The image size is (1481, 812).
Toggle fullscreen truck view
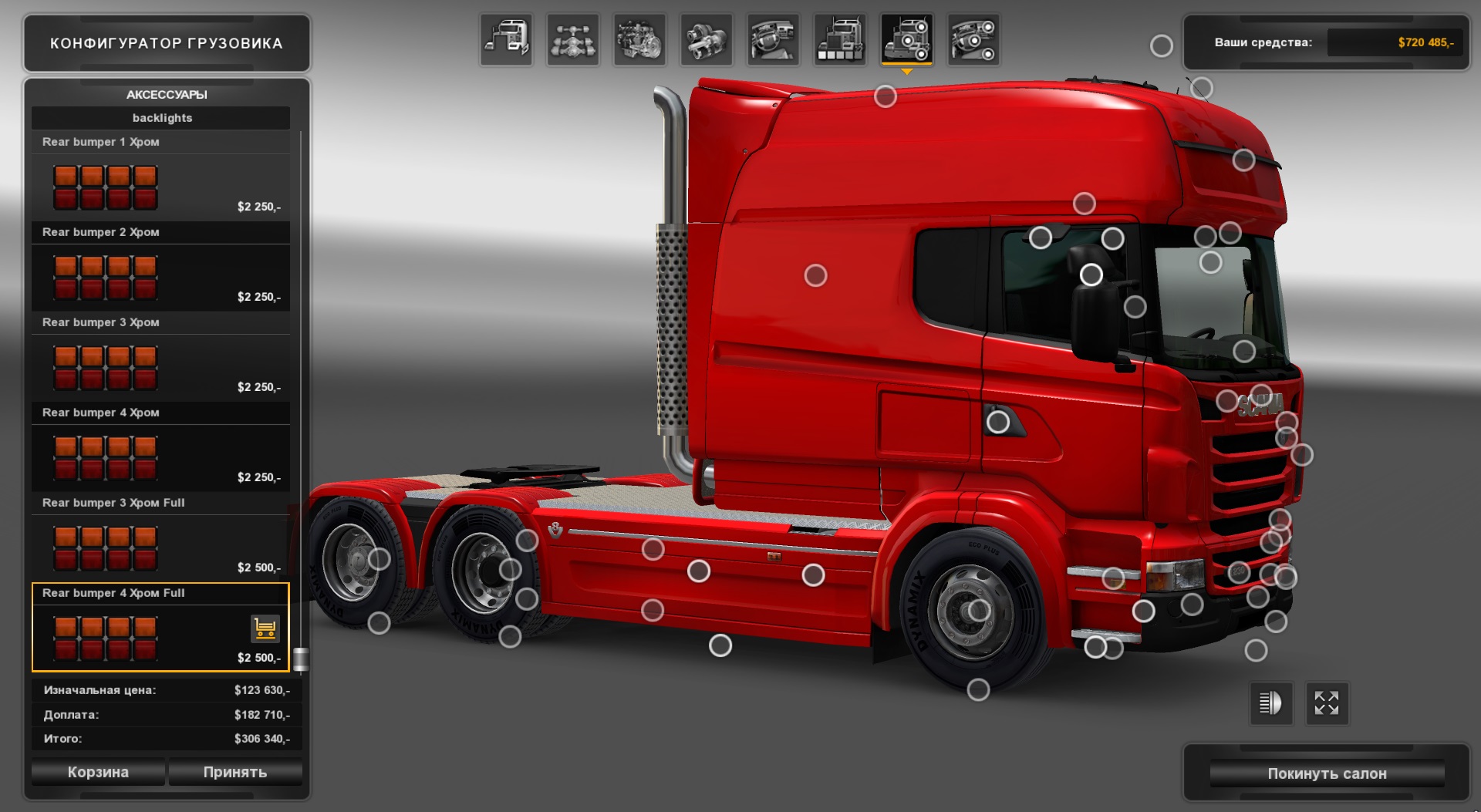tap(1327, 704)
